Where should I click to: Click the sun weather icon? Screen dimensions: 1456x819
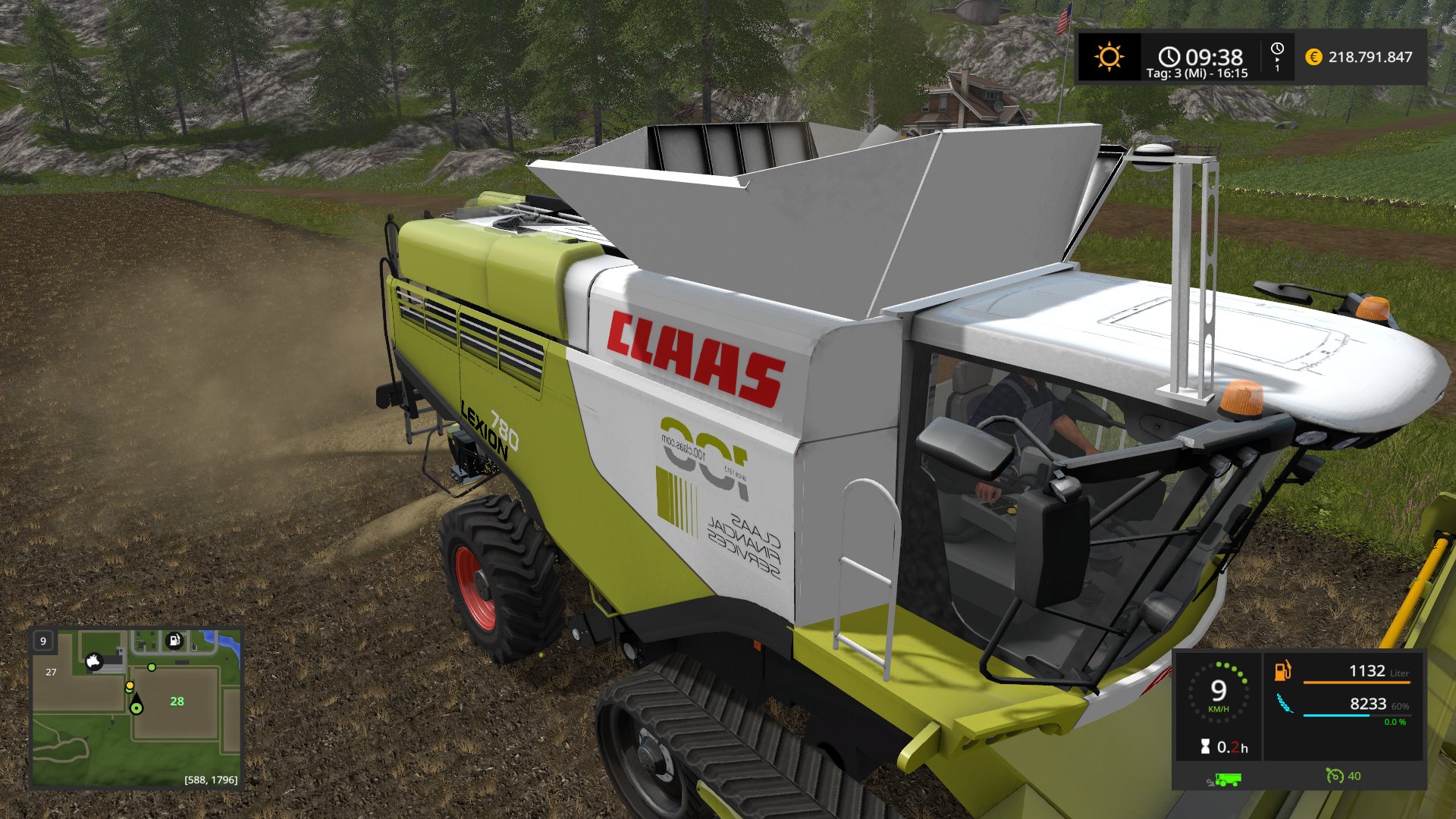point(1109,57)
